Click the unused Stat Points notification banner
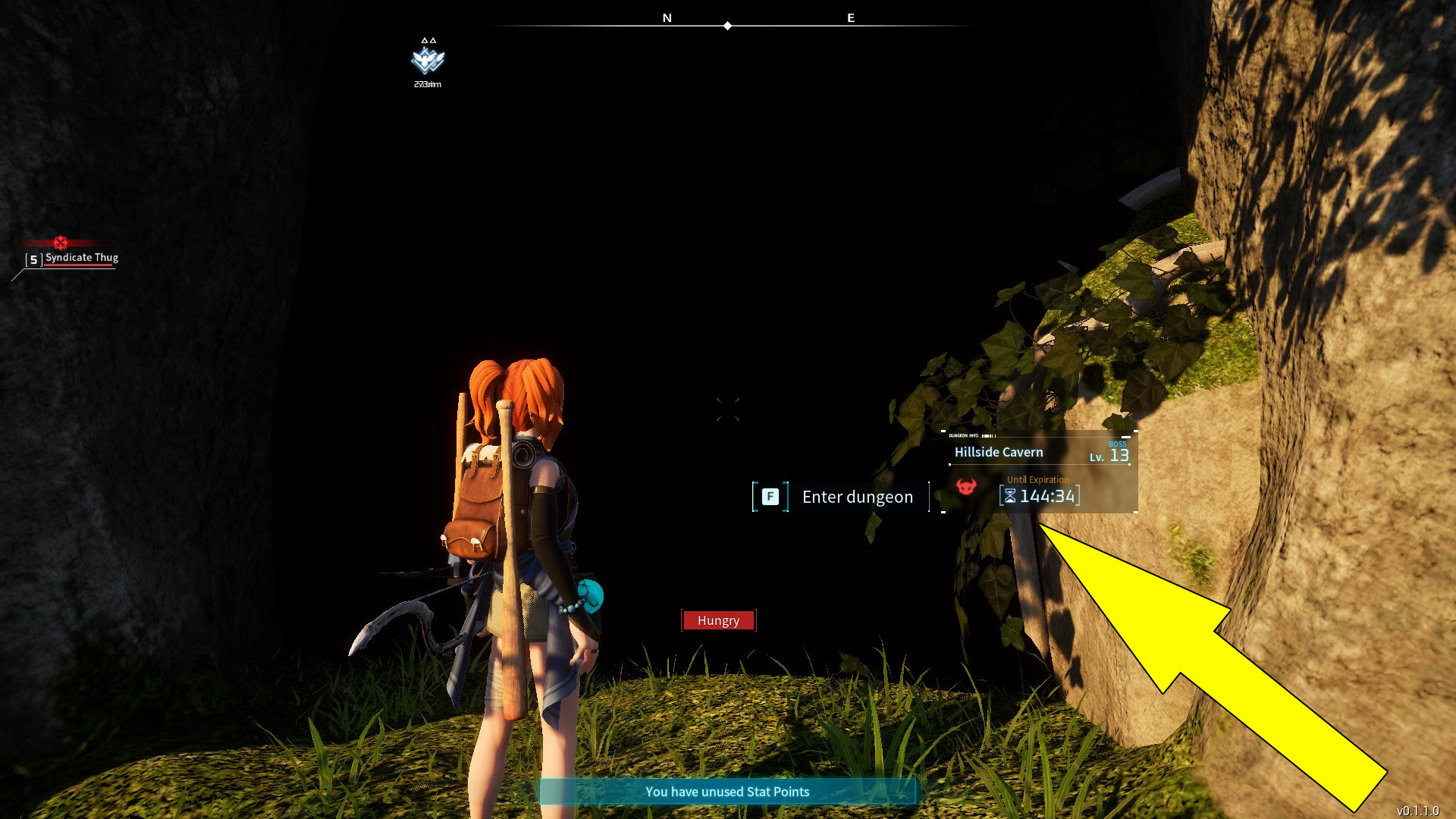 pos(726,792)
